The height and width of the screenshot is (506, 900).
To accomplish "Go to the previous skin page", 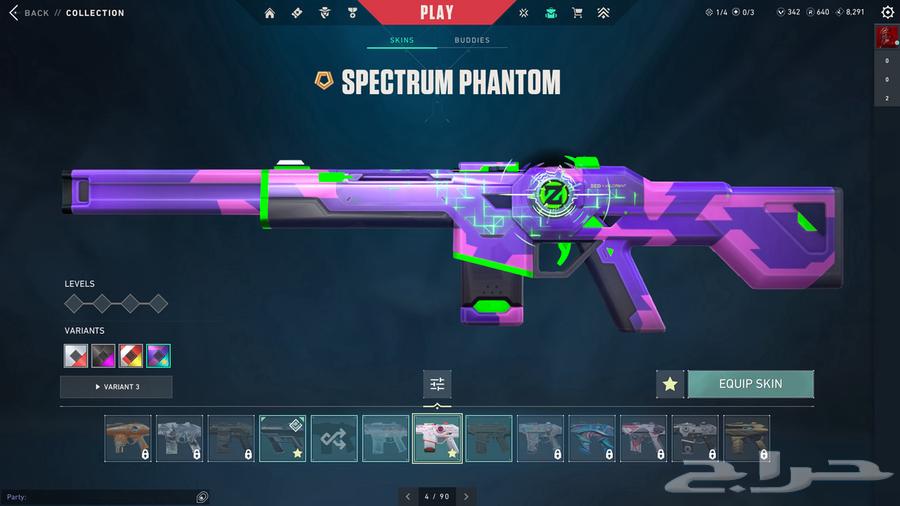I will click(x=407, y=496).
